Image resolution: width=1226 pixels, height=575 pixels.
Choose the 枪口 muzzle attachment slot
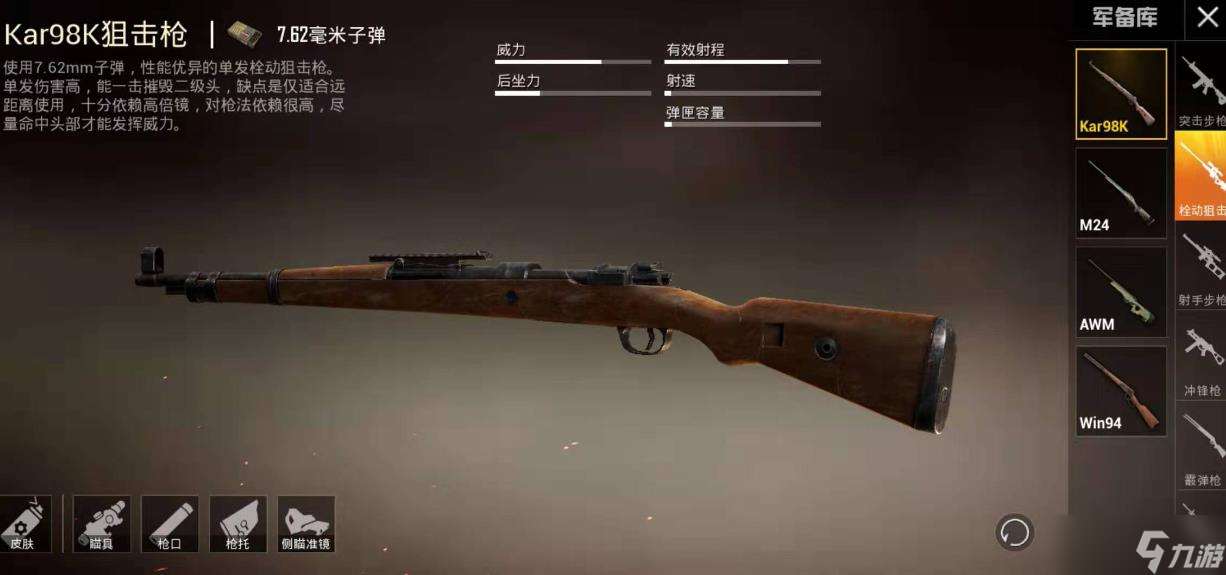tap(169, 524)
